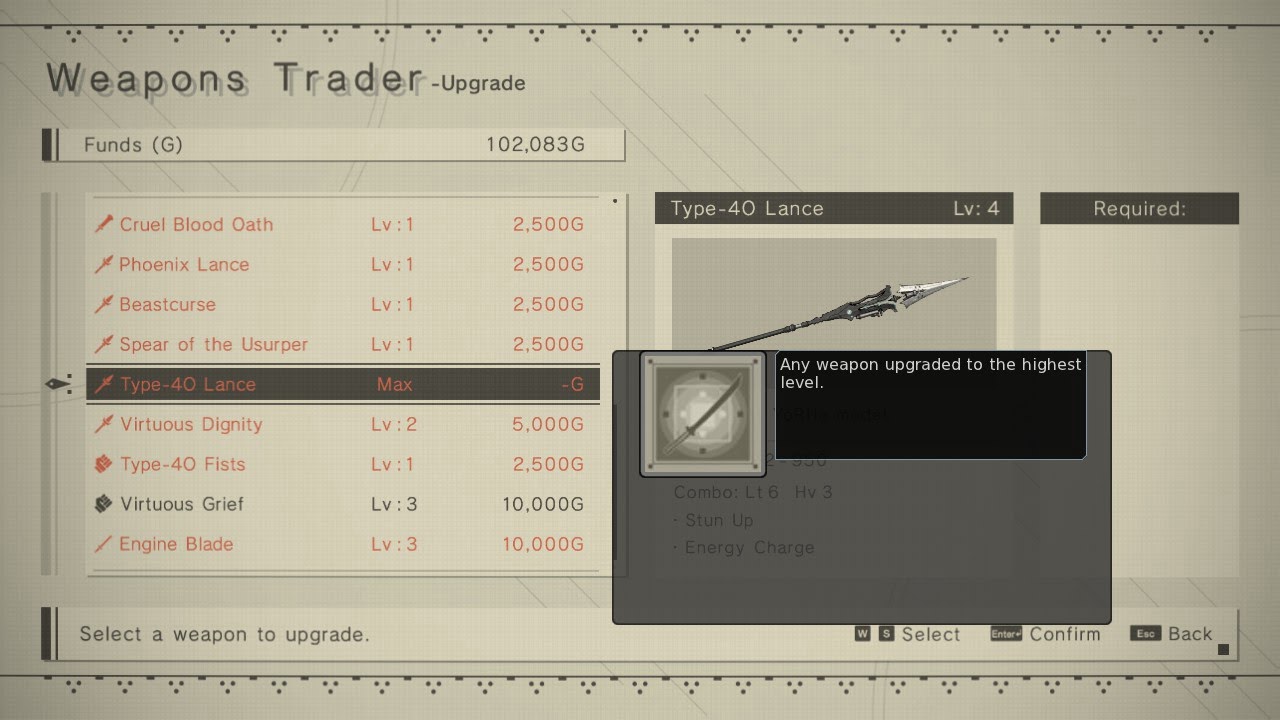
Task: Click the highlighted Type-40 Lance row
Action: (x=342, y=384)
